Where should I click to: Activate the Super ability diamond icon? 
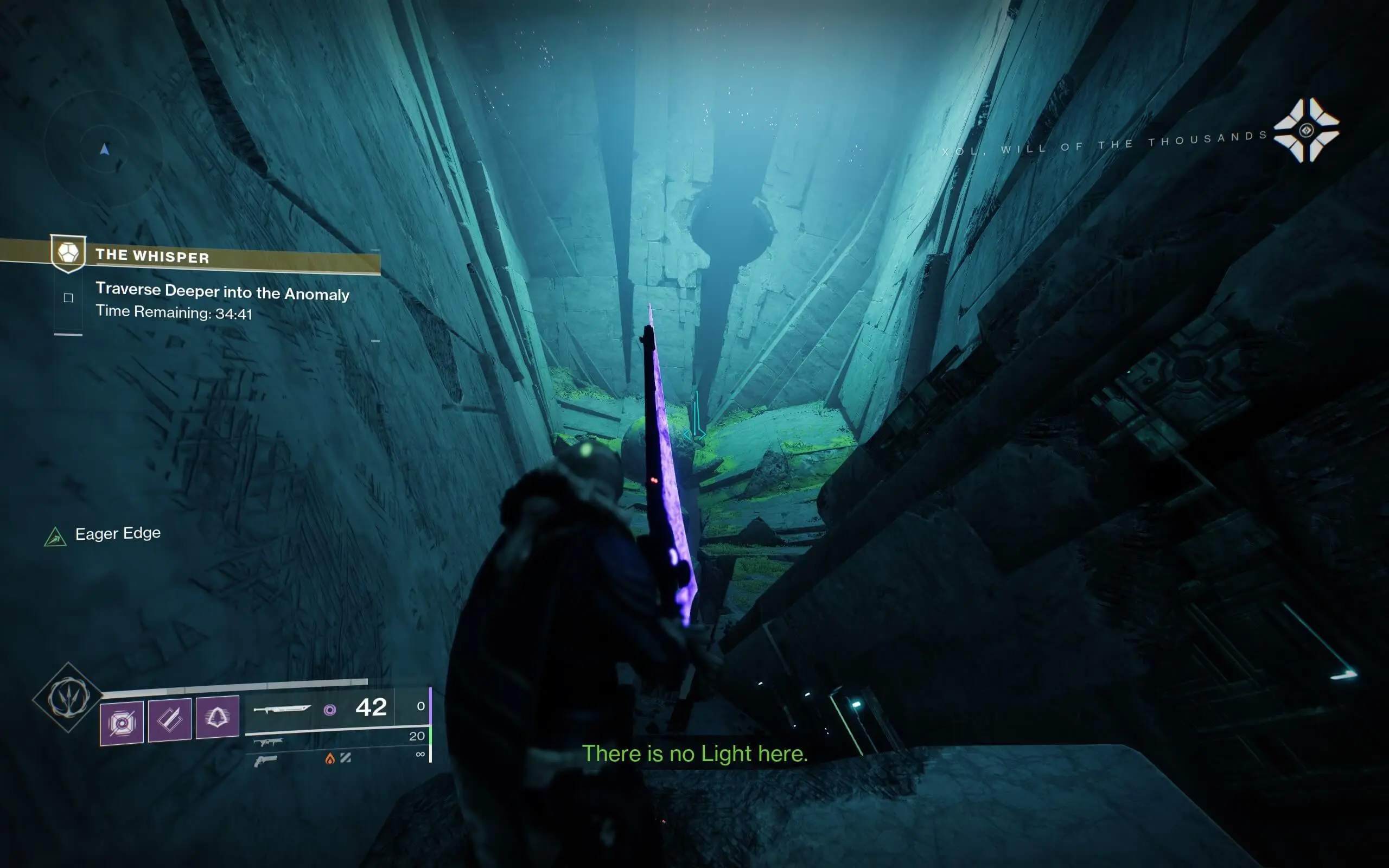(68, 698)
